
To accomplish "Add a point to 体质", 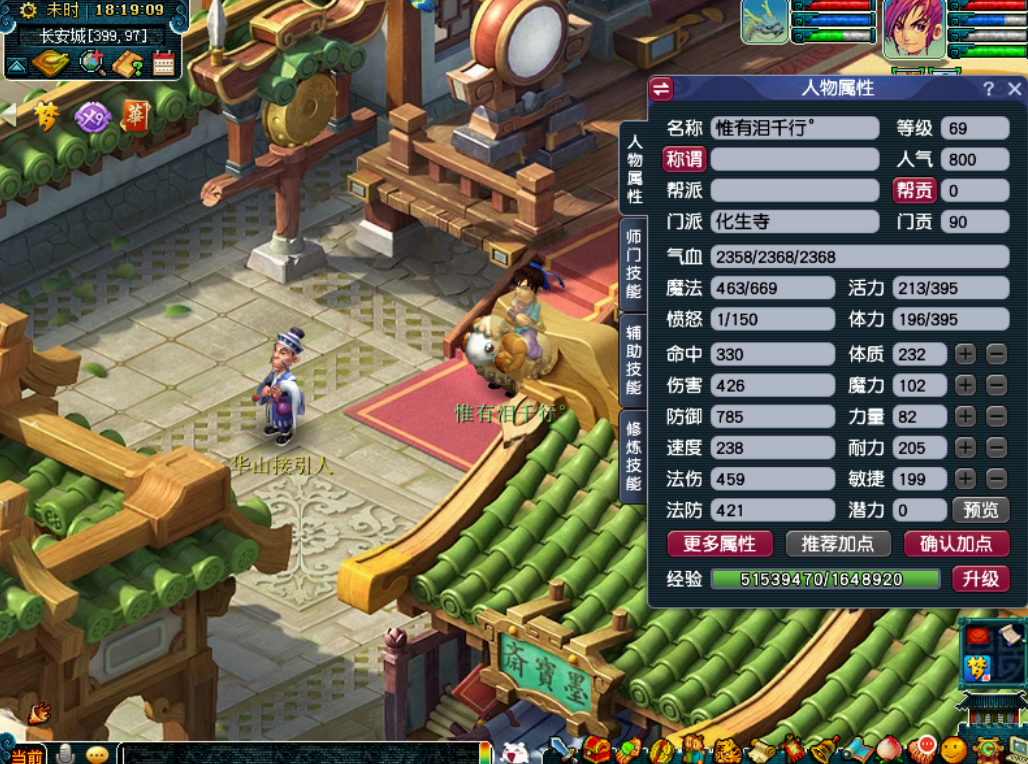I will [965, 354].
